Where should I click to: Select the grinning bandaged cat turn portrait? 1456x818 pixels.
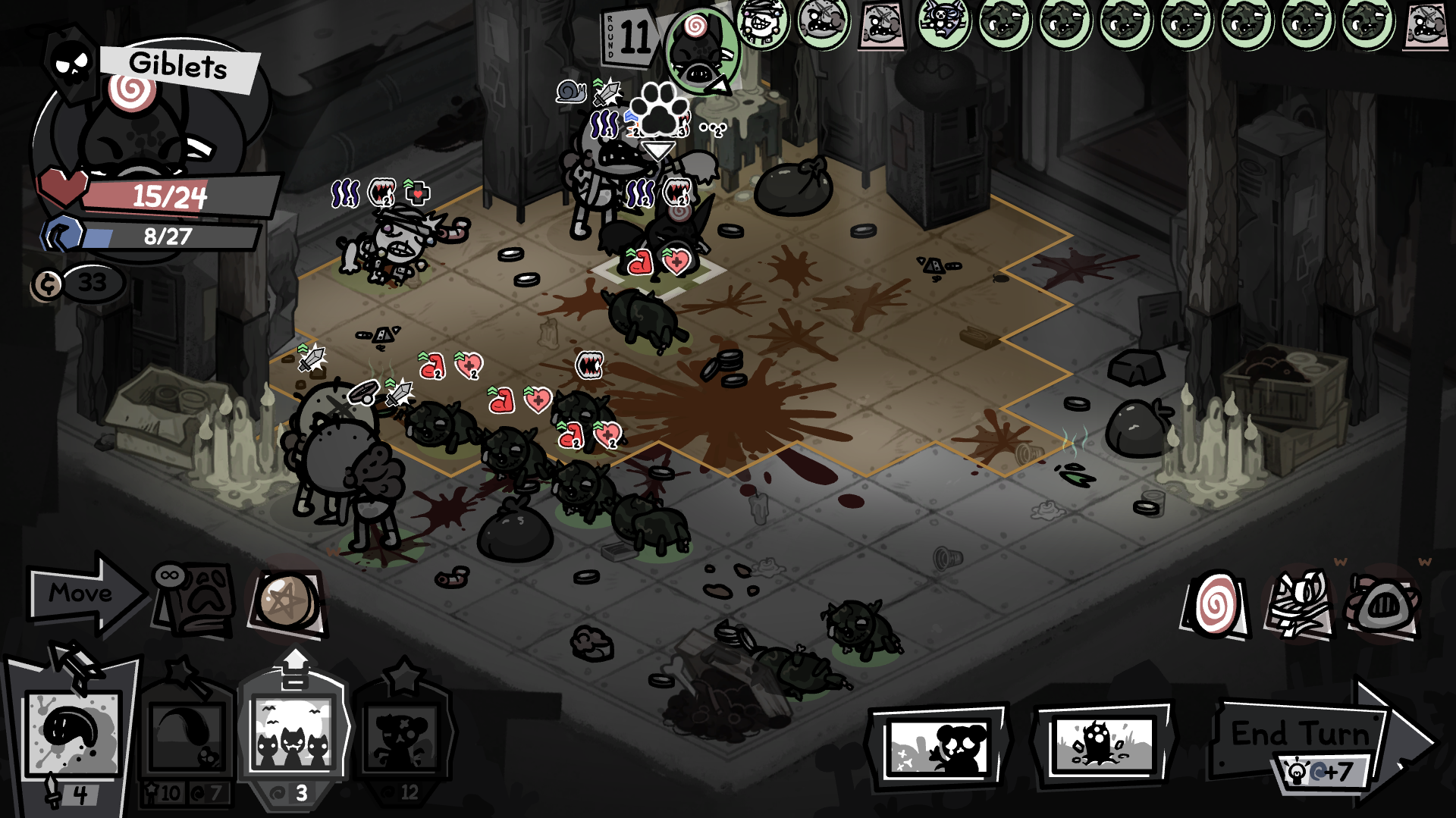761,23
